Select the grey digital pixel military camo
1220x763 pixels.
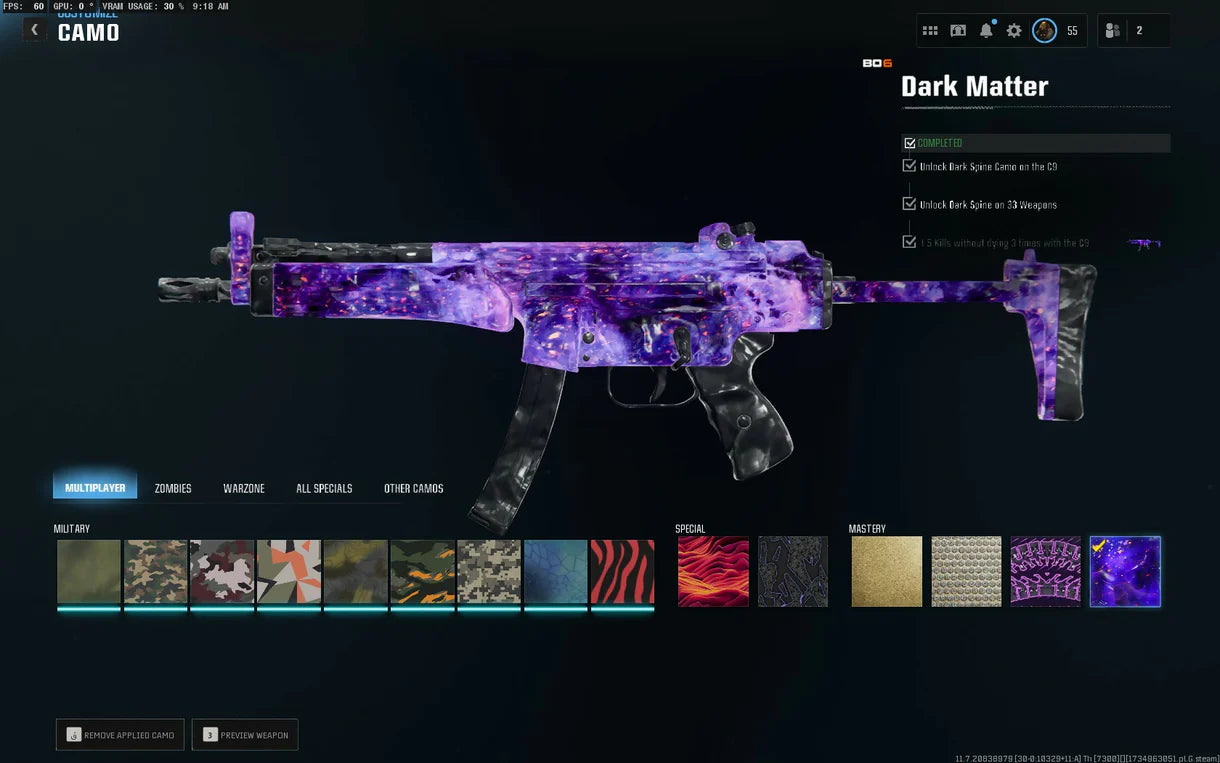click(489, 572)
